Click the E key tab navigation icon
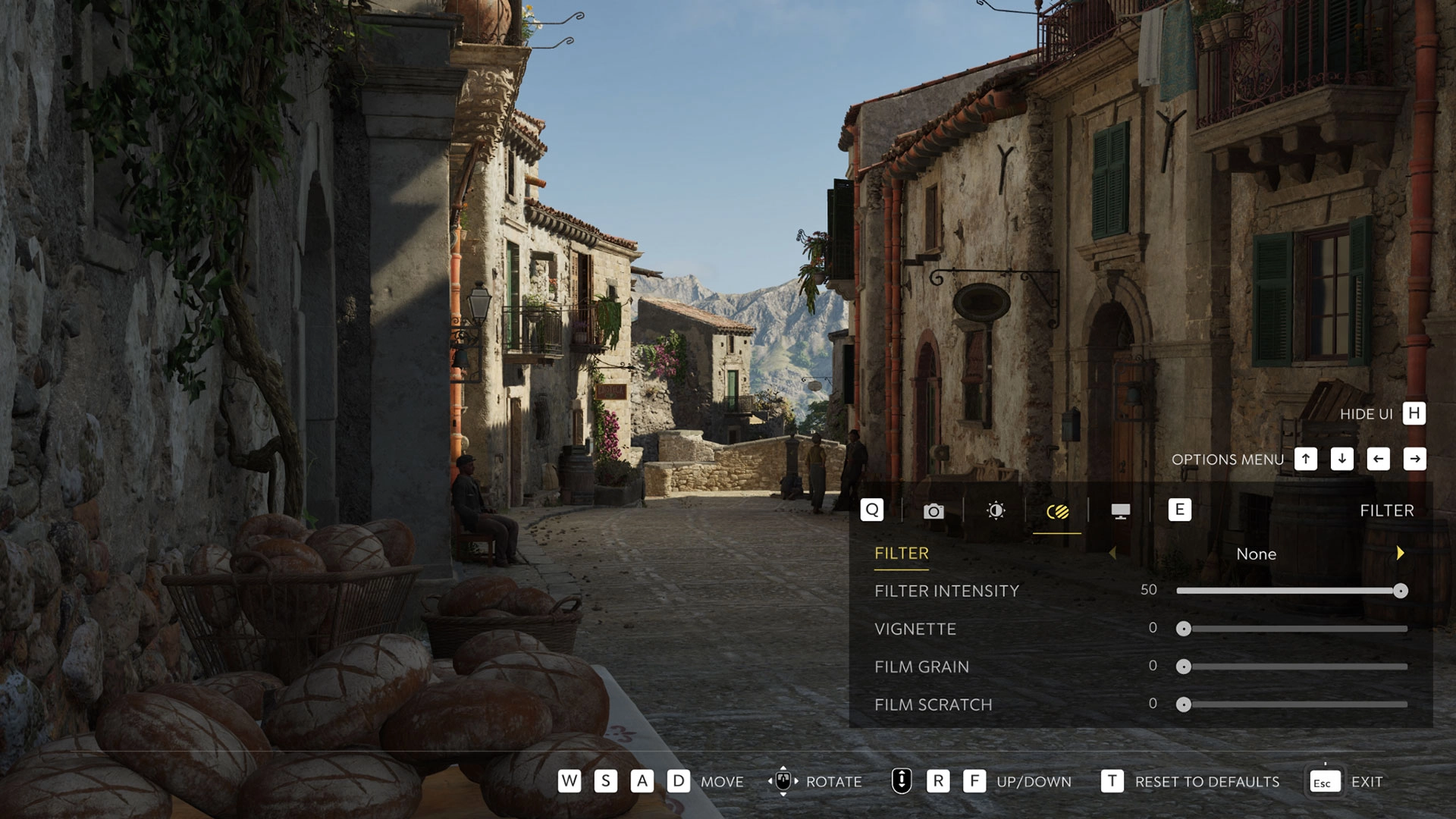Image resolution: width=1456 pixels, height=819 pixels. pos(1179,510)
